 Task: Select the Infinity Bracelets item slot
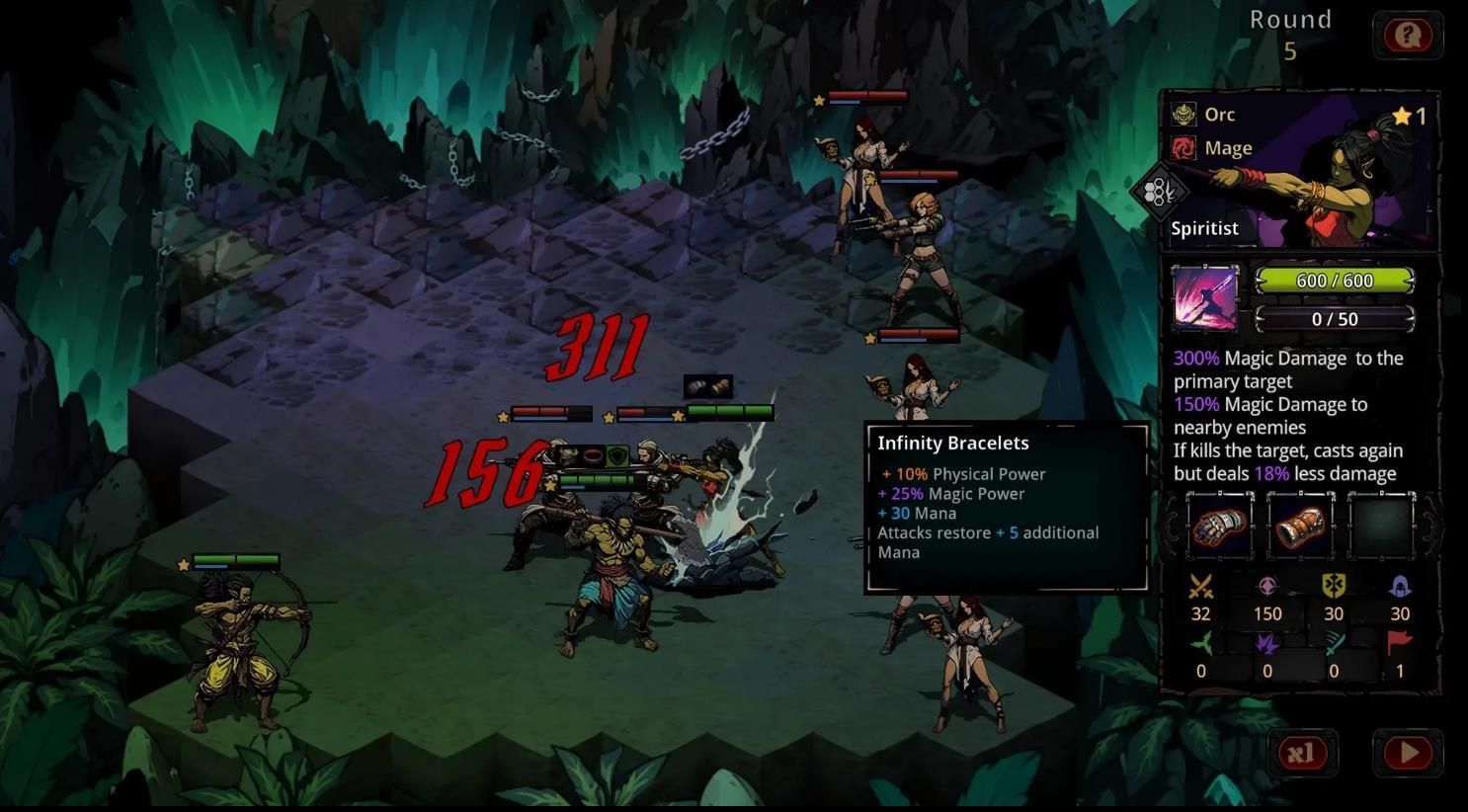point(1300,526)
